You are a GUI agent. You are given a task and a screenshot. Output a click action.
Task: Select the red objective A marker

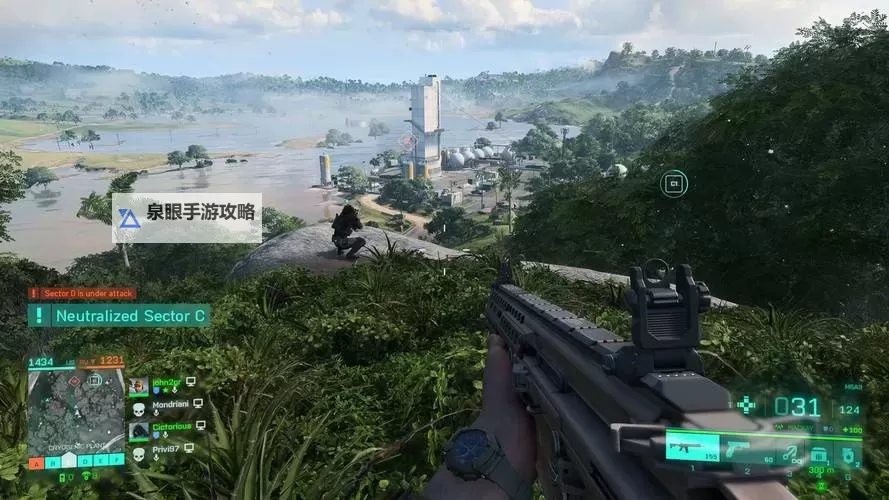tap(36, 462)
